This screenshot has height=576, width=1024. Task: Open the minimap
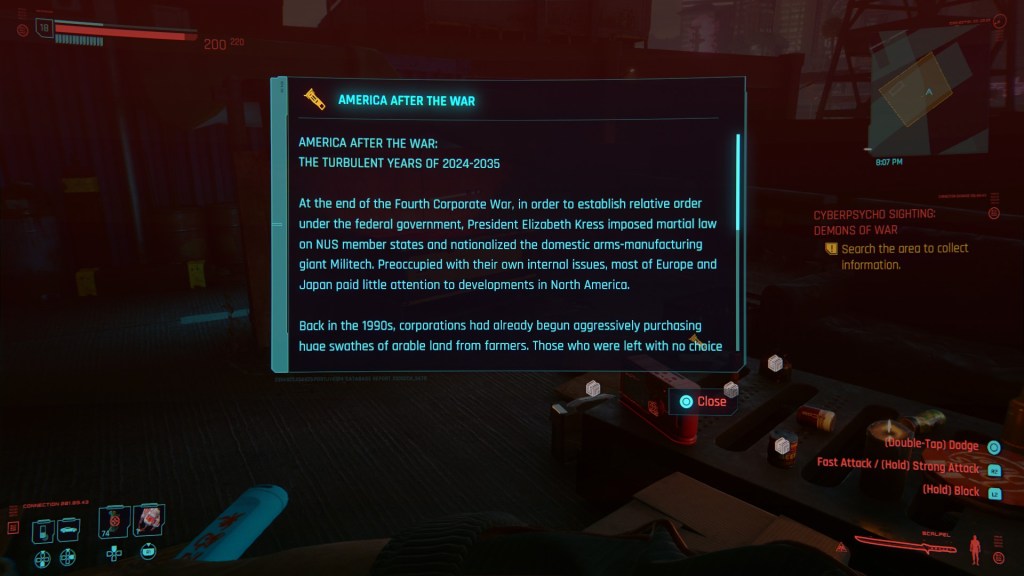point(928,95)
